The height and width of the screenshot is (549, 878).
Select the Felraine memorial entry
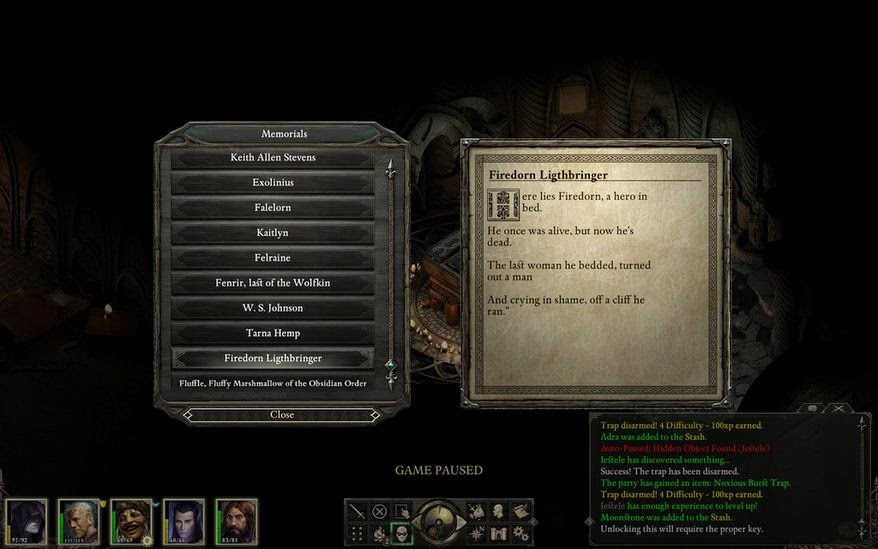tap(273, 258)
